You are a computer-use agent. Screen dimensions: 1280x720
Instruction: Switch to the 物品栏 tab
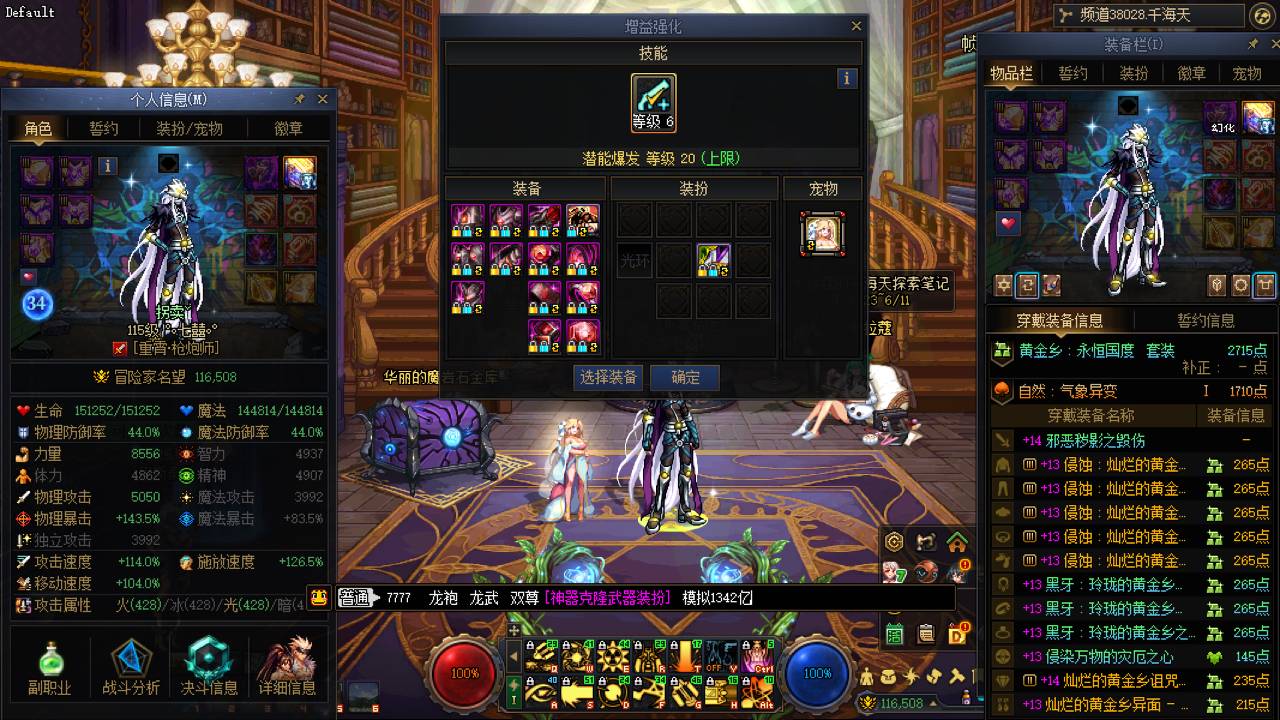1011,73
